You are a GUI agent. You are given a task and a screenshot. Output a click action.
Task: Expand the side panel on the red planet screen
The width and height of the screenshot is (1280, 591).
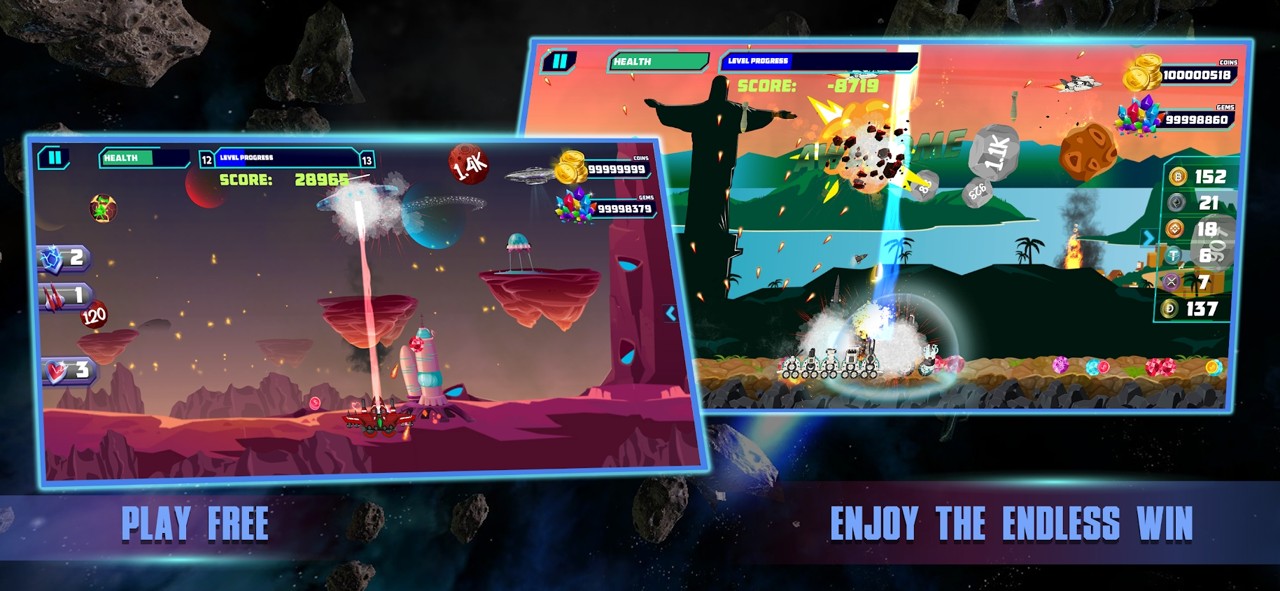tap(671, 314)
